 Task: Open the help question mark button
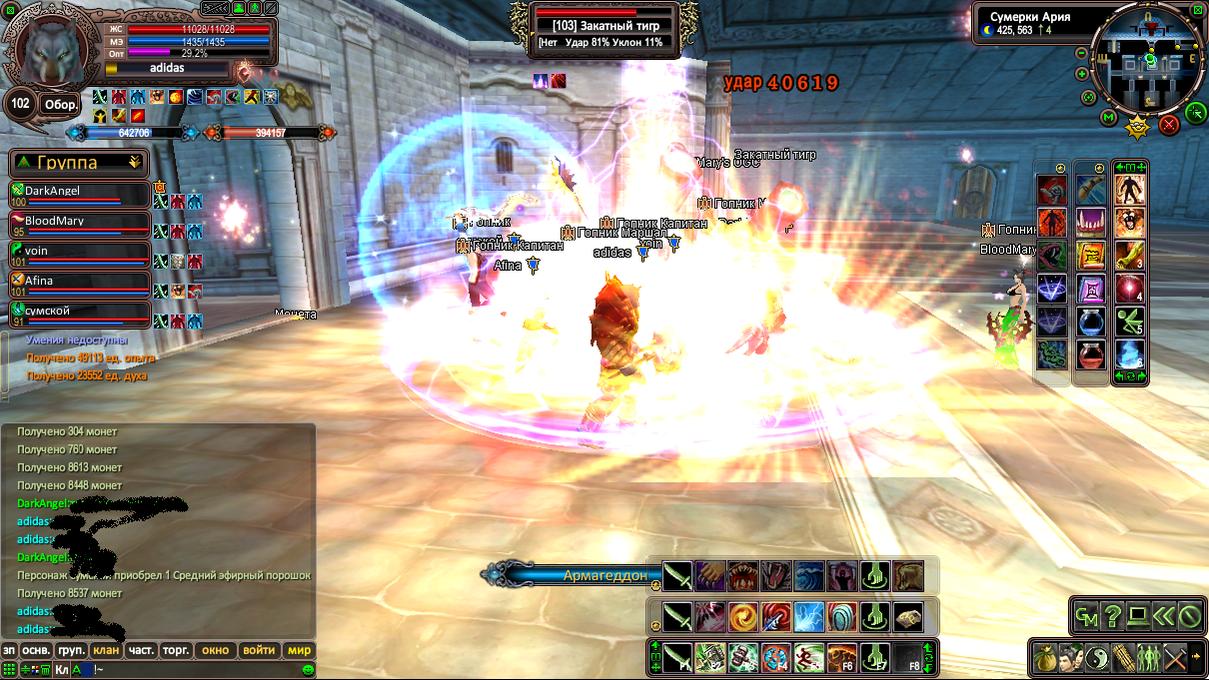tap(1112, 617)
